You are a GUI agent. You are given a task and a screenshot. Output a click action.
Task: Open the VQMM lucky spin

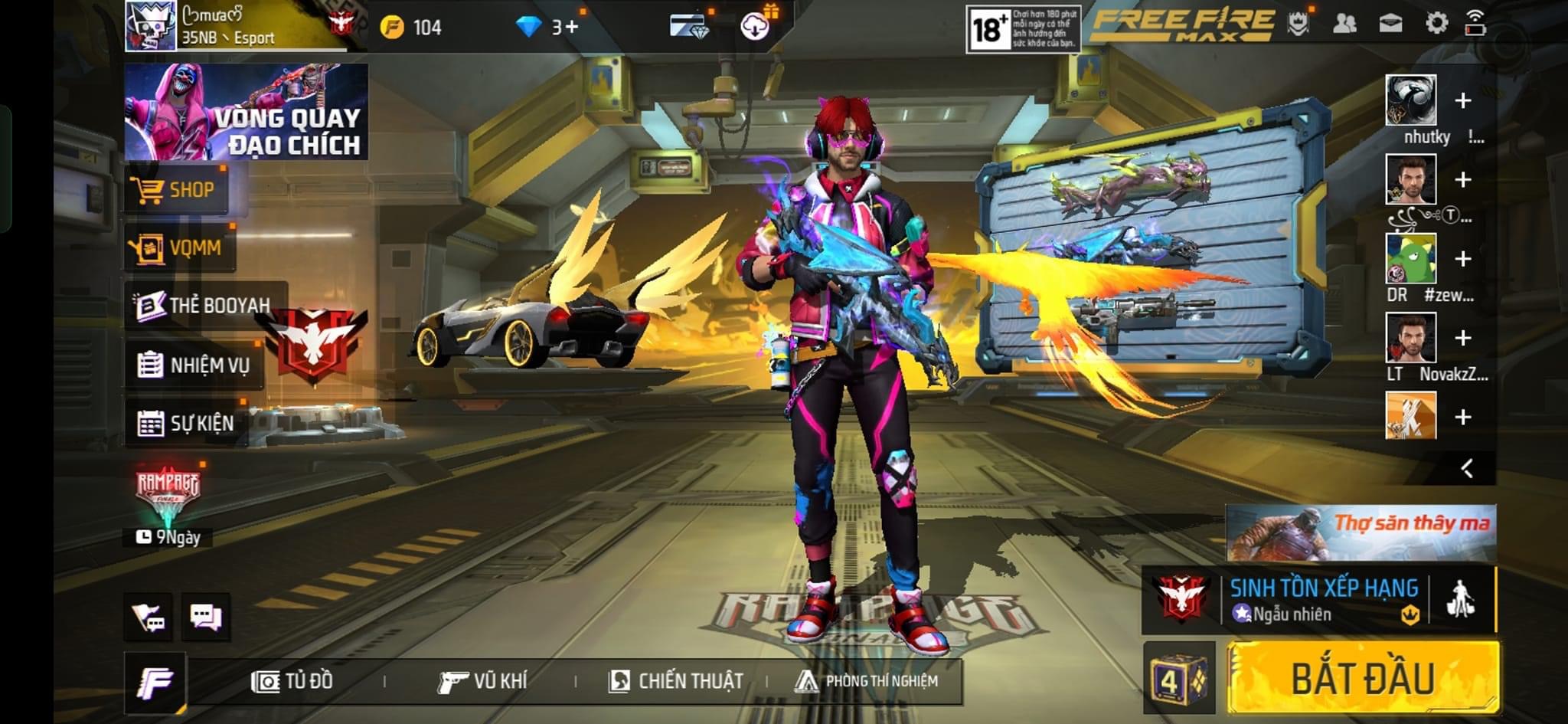click(x=181, y=247)
